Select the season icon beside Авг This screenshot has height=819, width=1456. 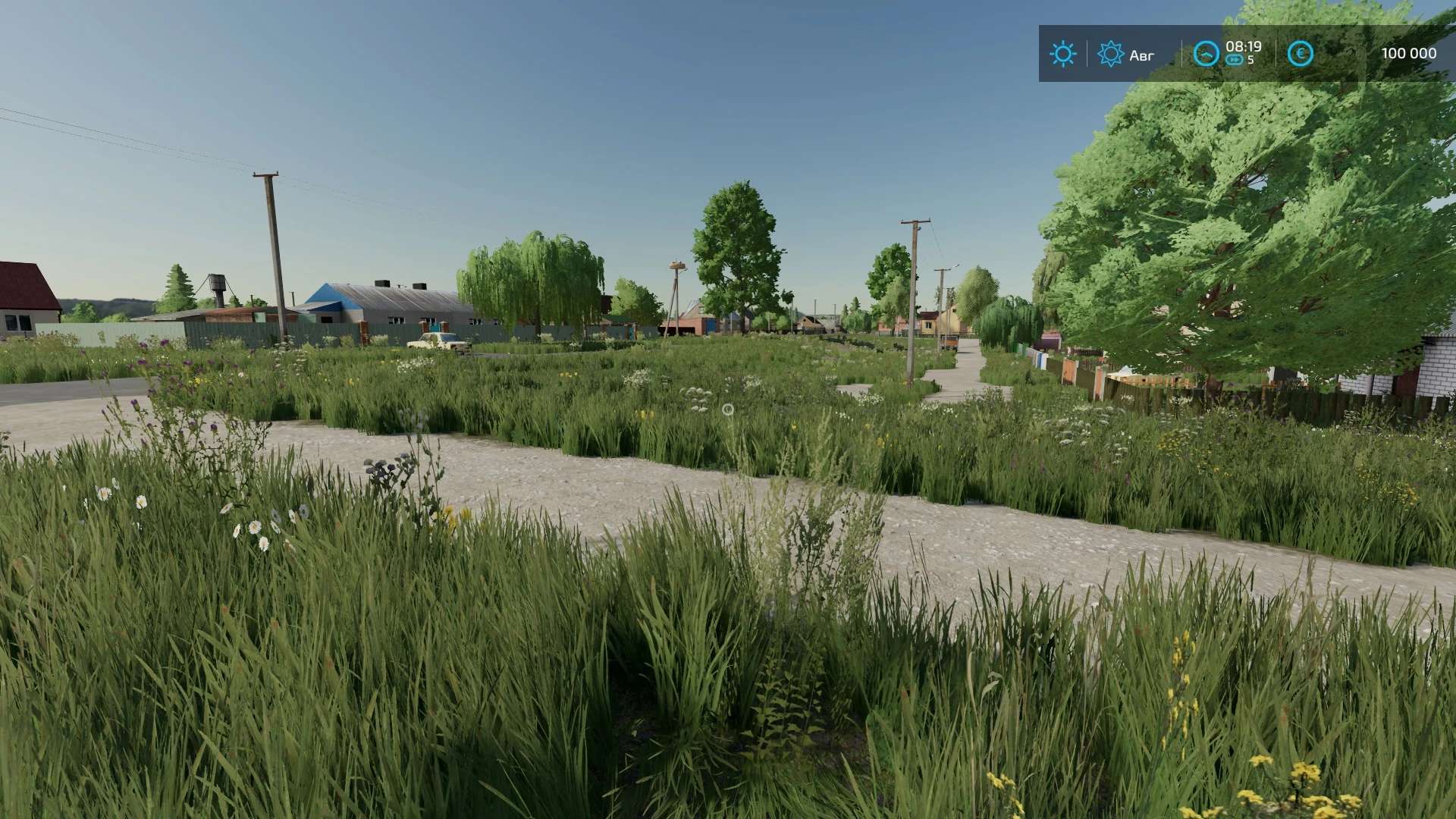click(x=1110, y=54)
